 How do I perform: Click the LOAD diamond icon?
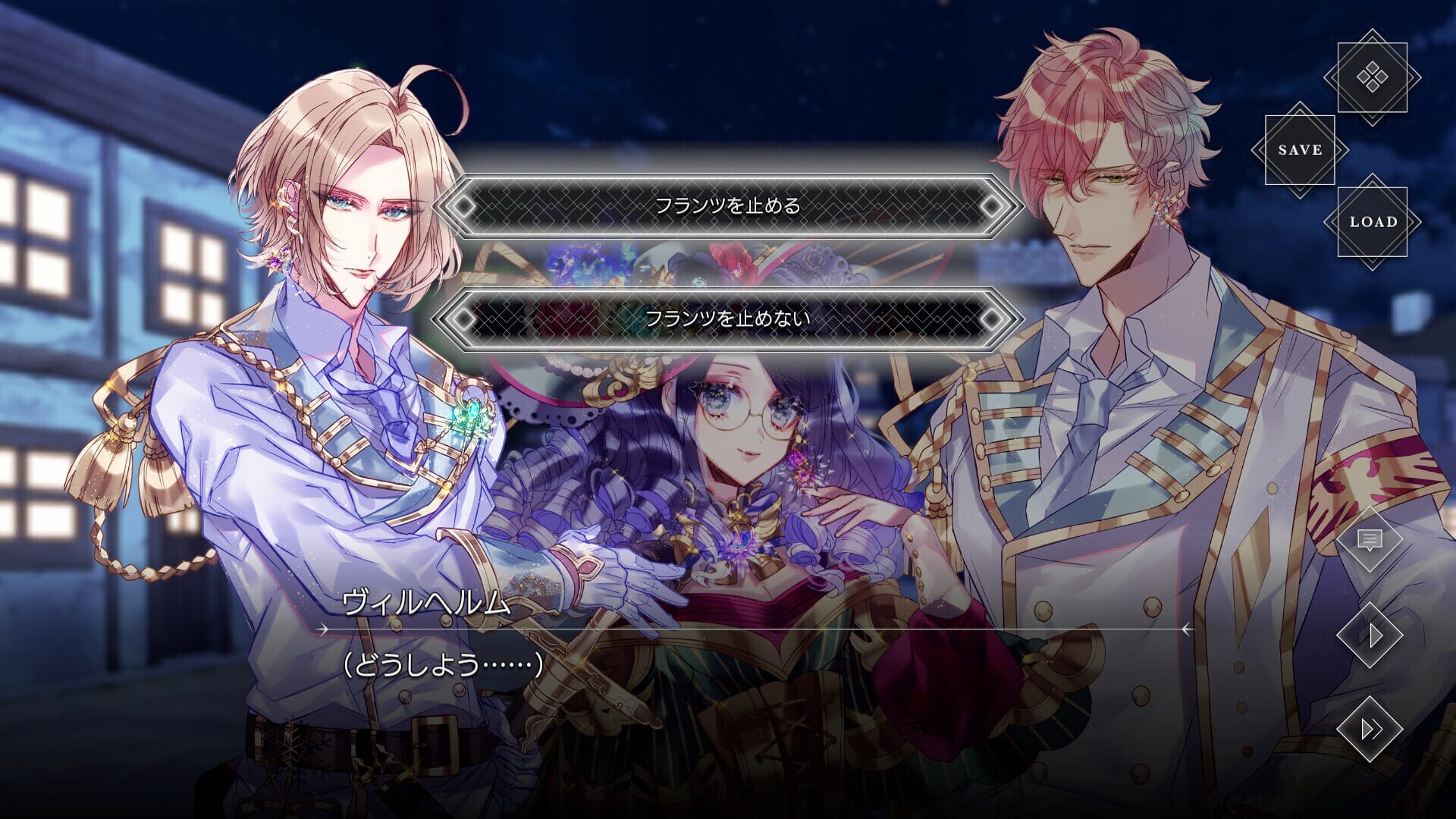coord(1374,224)
